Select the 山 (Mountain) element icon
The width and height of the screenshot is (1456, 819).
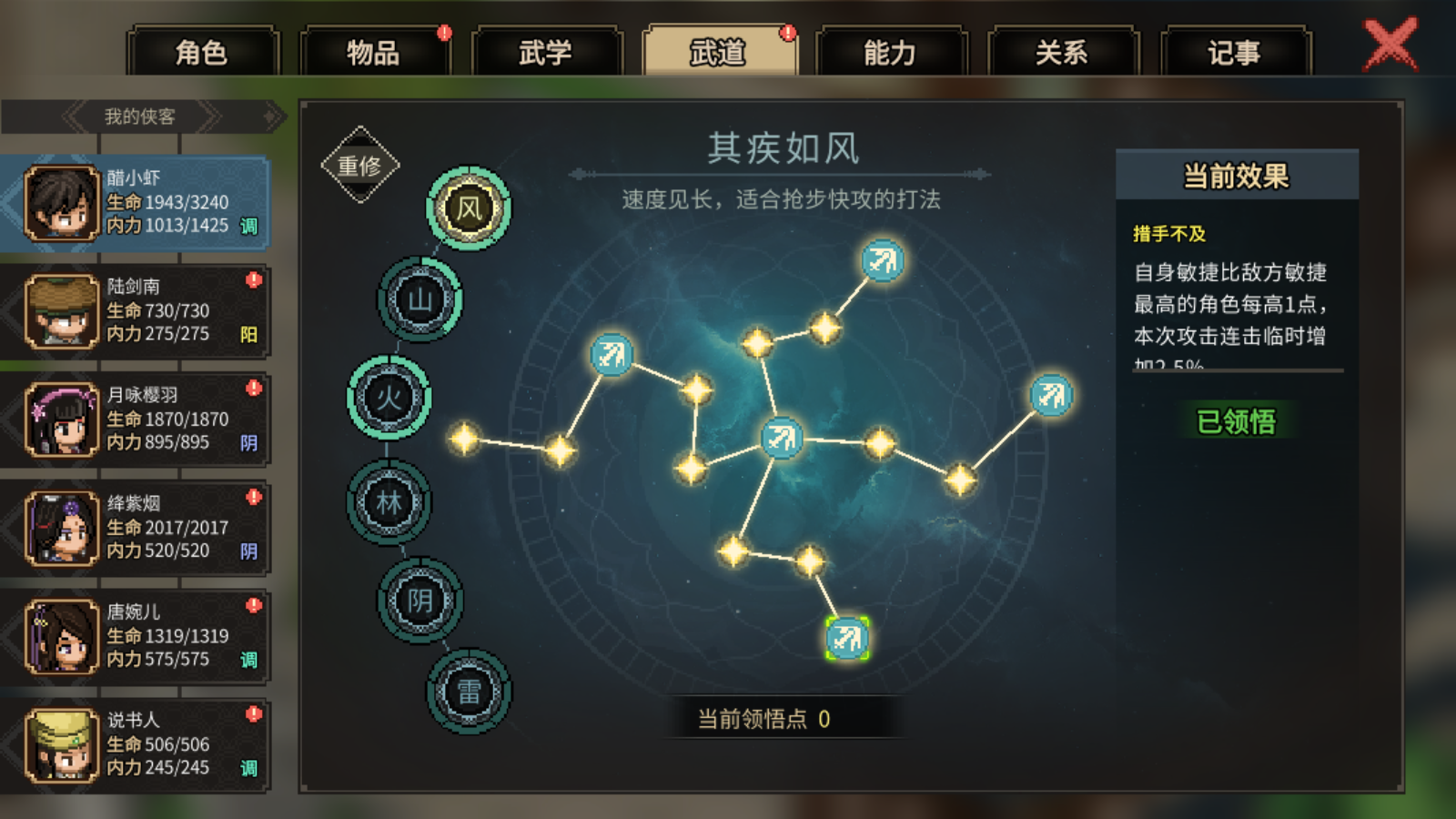(421, 300)
